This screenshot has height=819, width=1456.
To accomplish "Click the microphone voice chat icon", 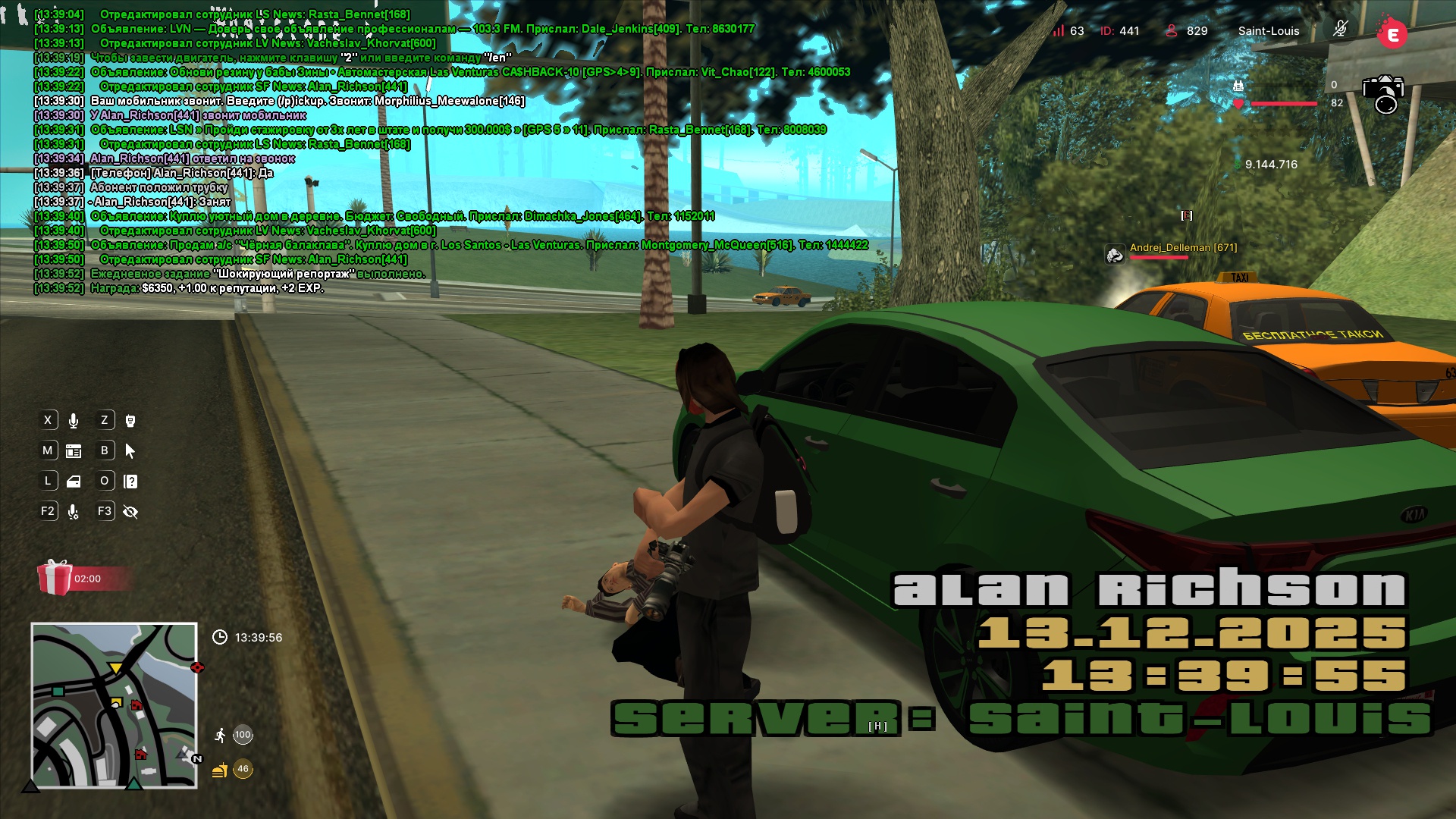I will (74, 421).
